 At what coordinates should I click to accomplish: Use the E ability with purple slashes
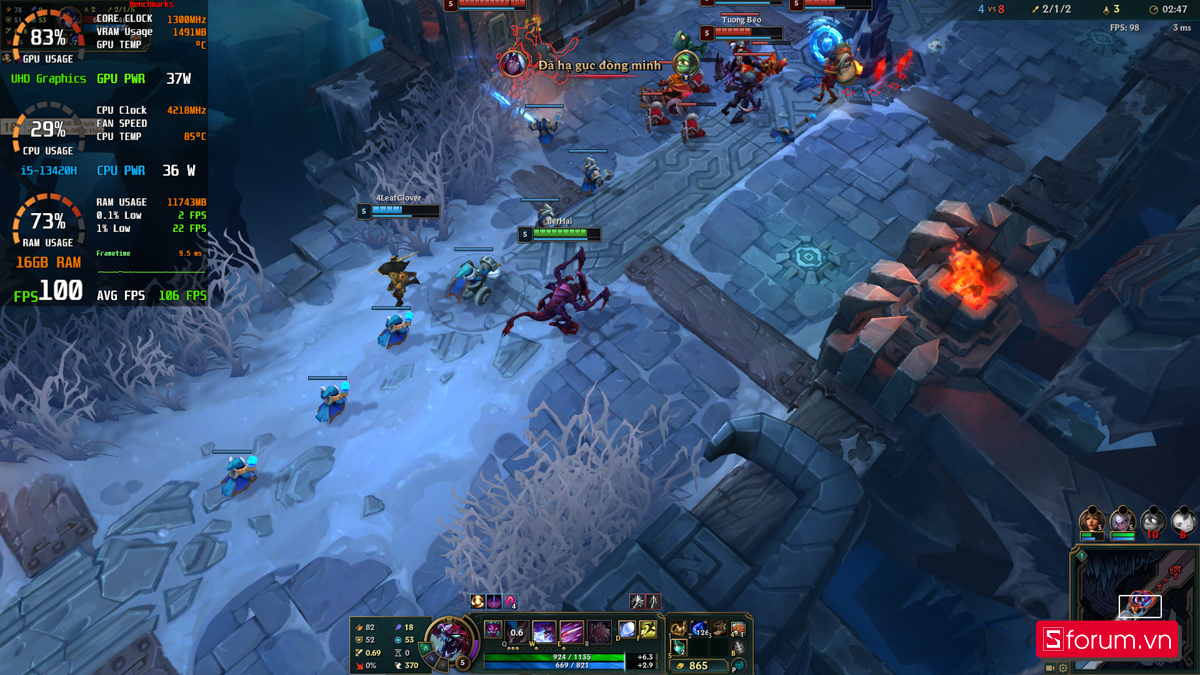point(571,632)
